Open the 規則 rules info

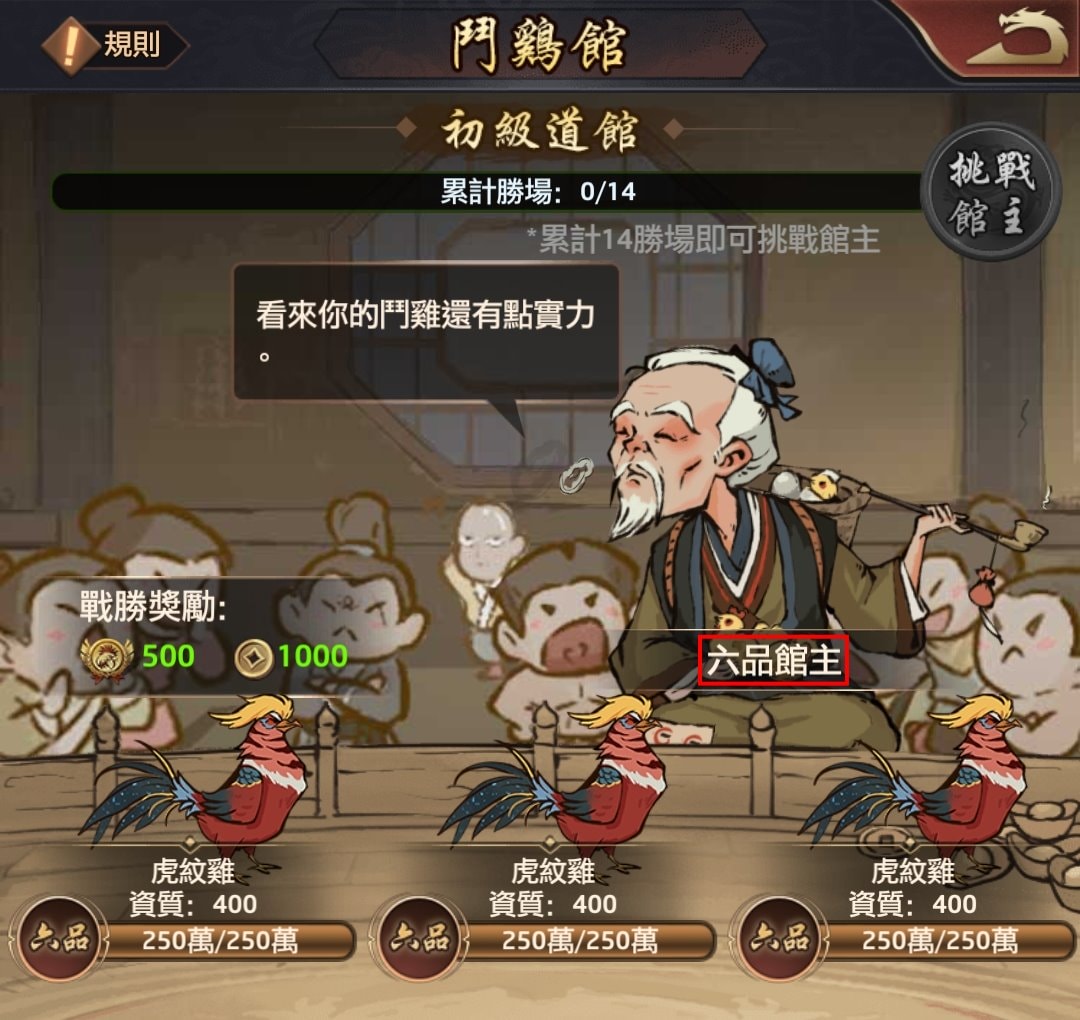(x=115, y=46)
